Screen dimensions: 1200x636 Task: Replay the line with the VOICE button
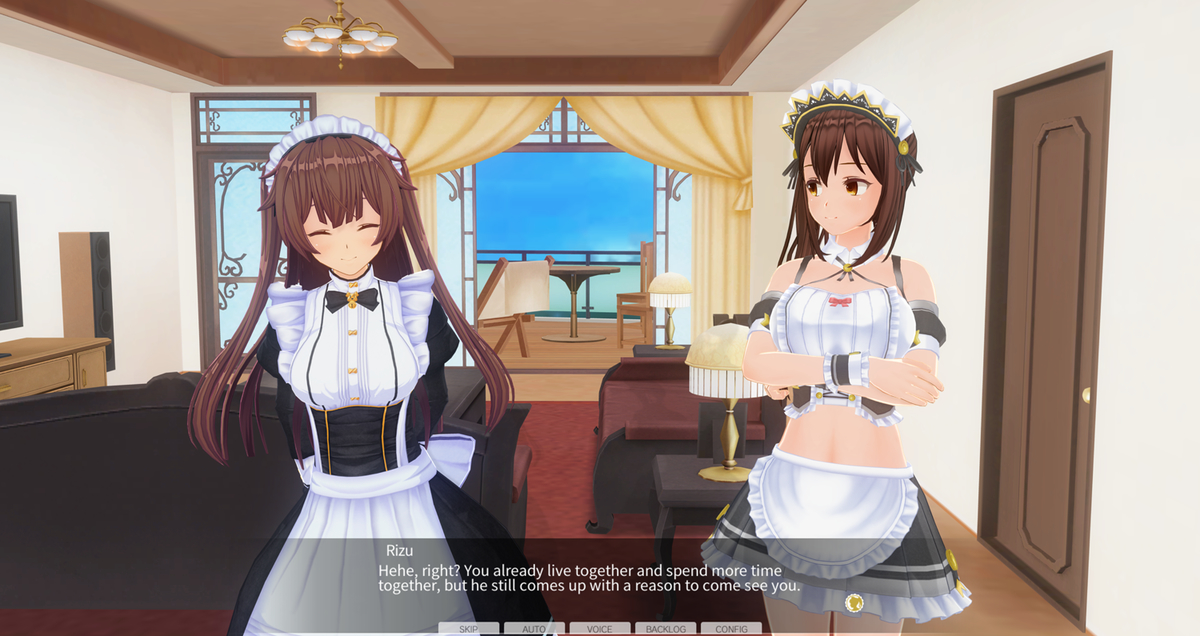coord(600,629)
